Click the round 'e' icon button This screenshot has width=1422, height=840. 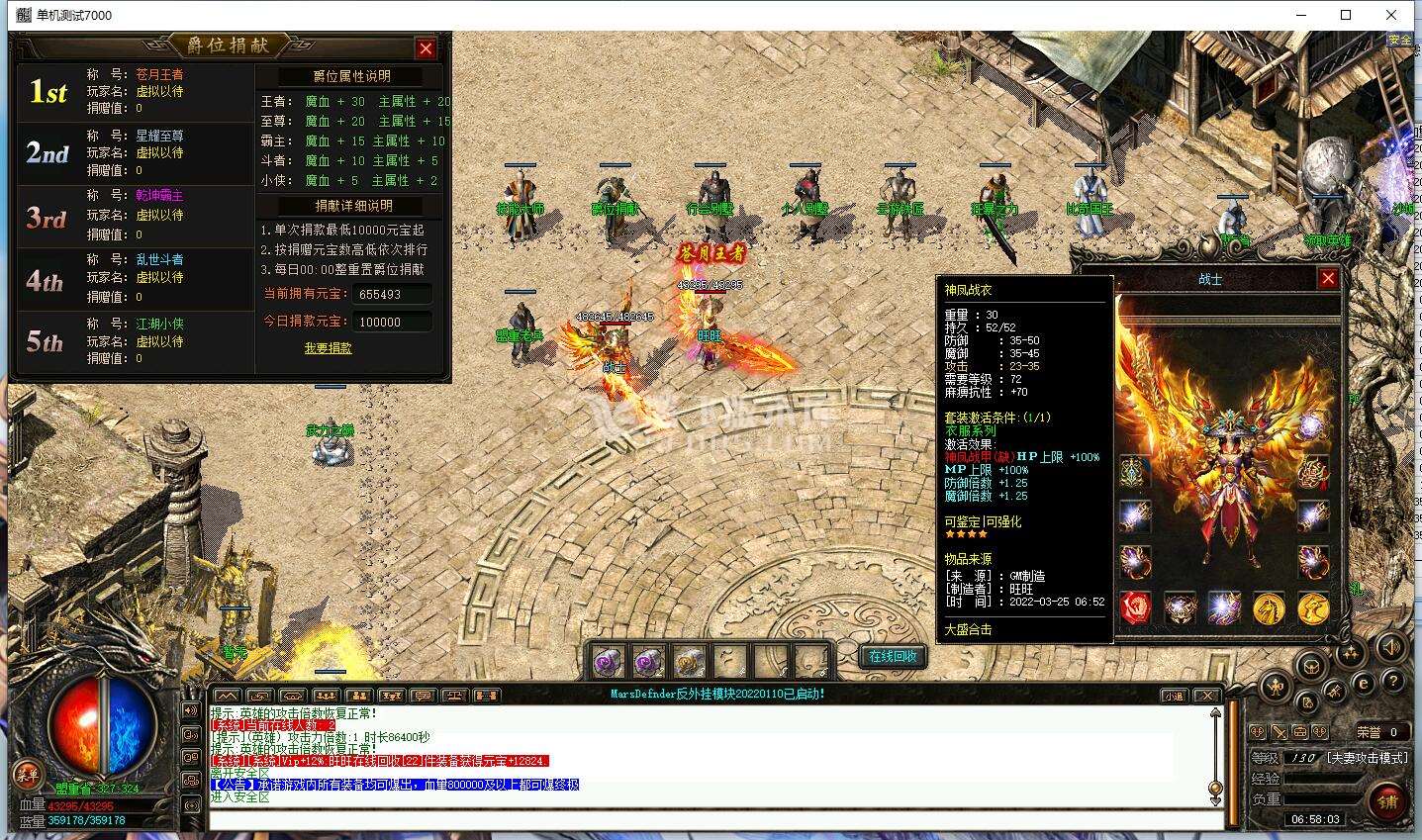point(1363,683)
